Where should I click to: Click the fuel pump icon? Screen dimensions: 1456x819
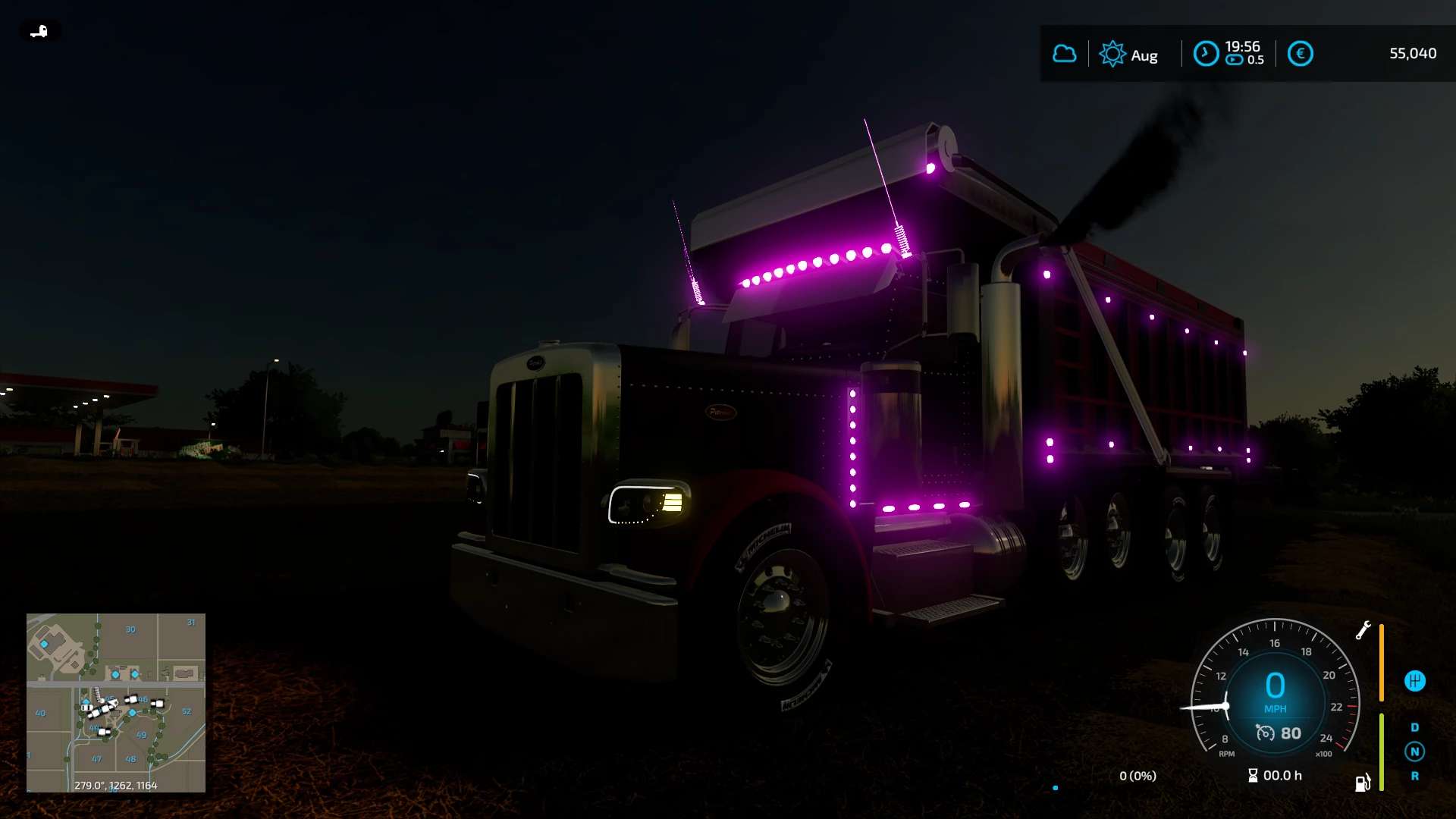tap(1363, 783)
